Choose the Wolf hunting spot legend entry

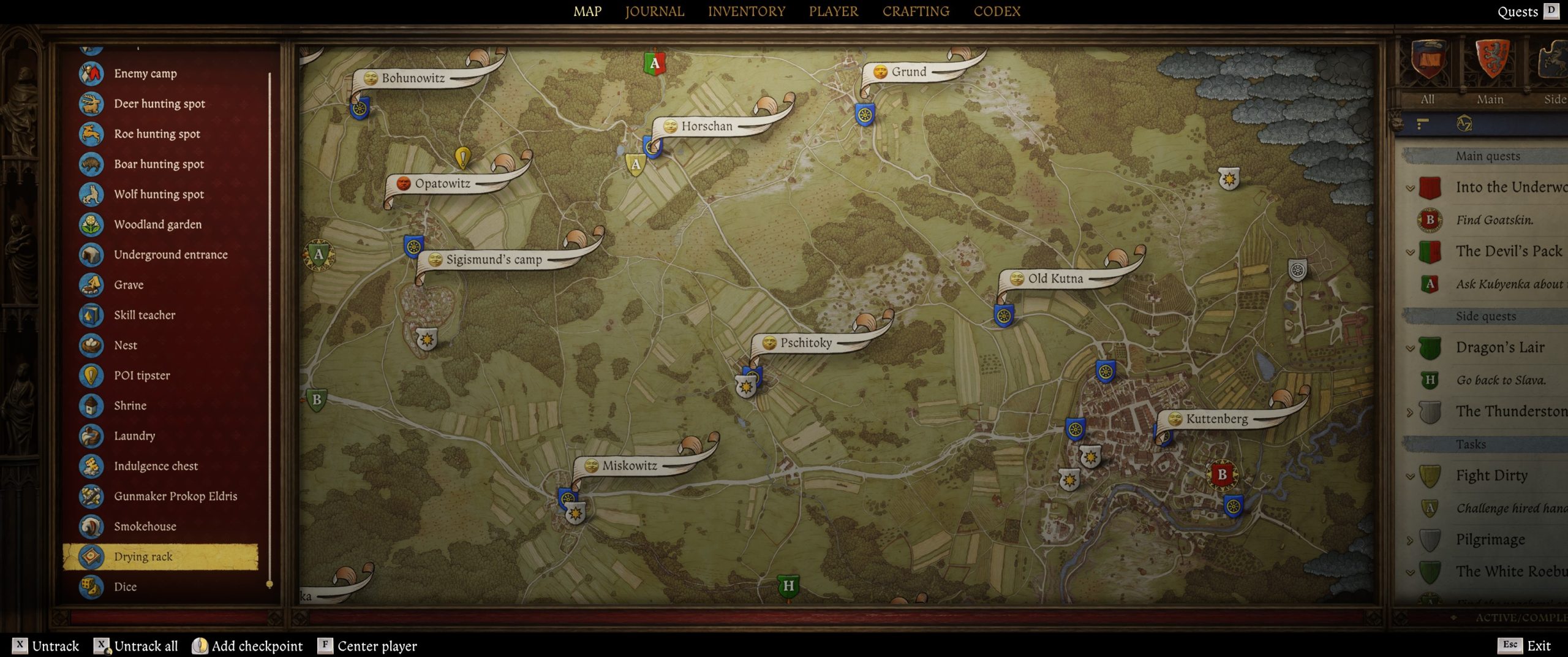(x=159, y=194)
